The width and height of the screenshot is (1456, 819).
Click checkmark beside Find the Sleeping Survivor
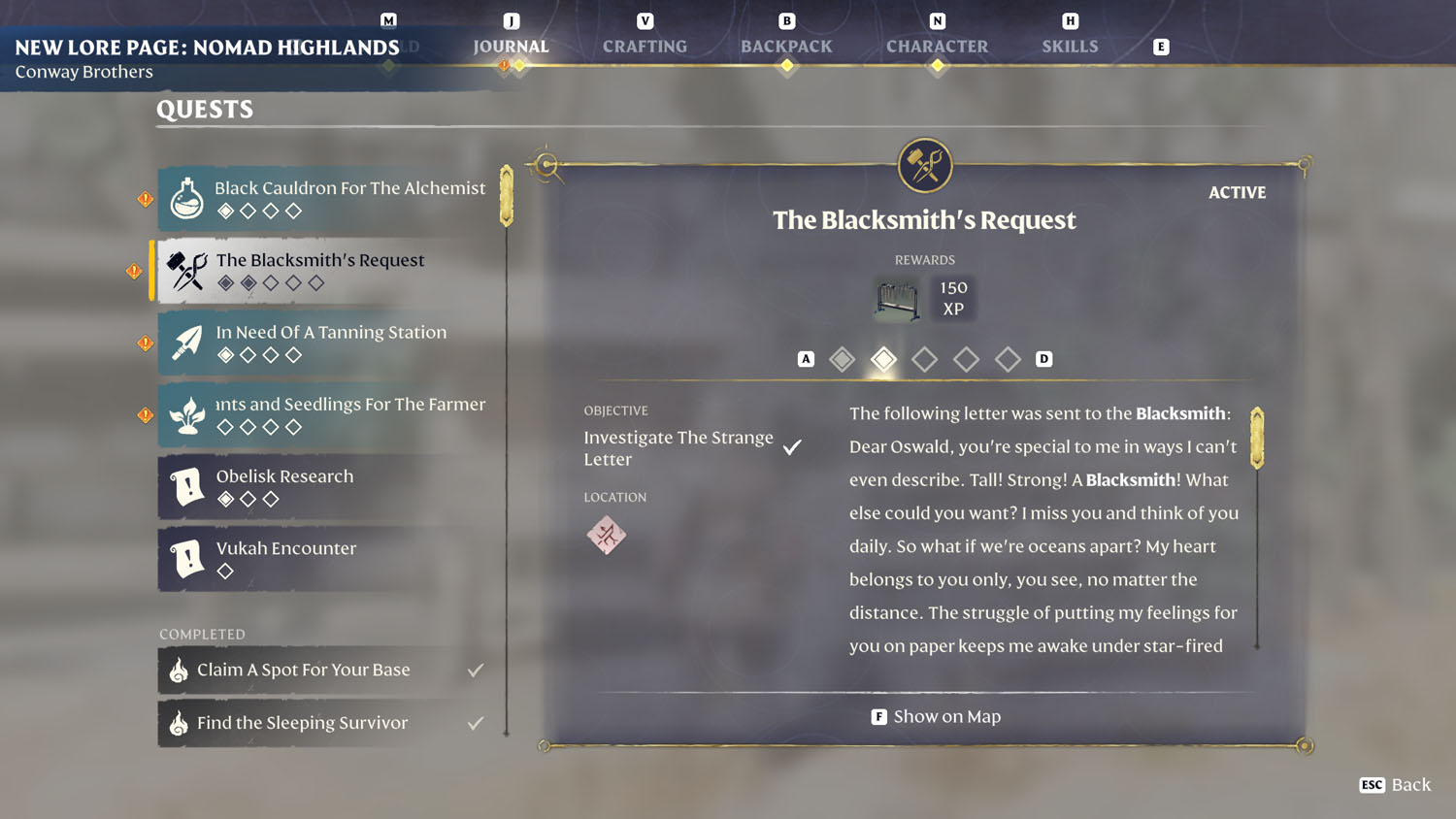pos(475,721)
